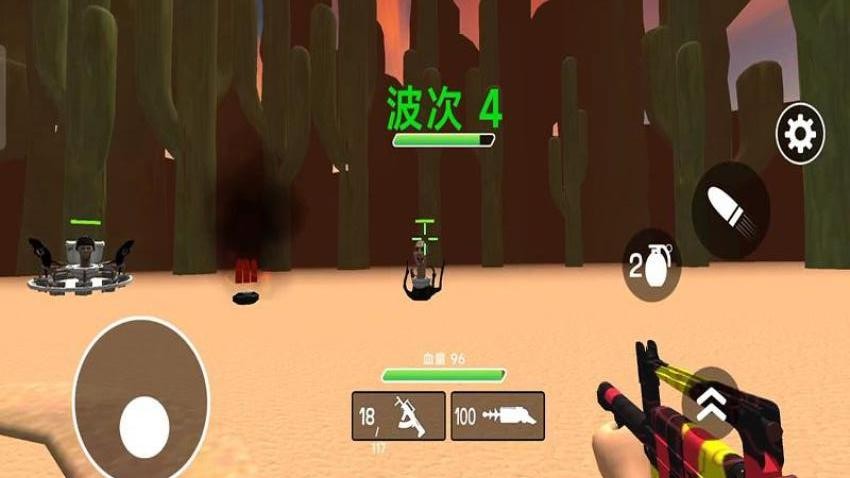Tap the double-chevron jump button

pos(711,403)
